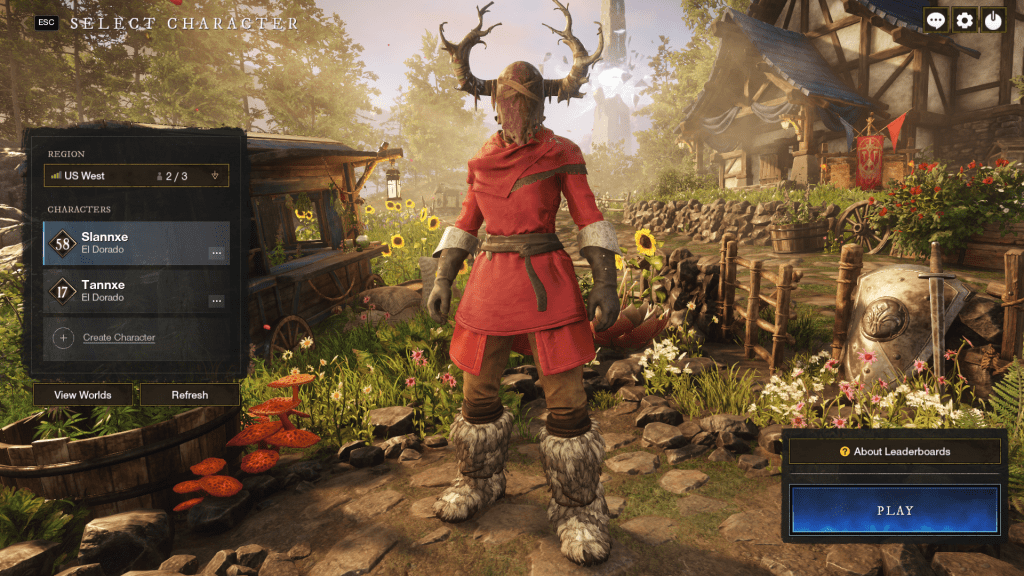Open the chat bubble icon

(936, 19)
